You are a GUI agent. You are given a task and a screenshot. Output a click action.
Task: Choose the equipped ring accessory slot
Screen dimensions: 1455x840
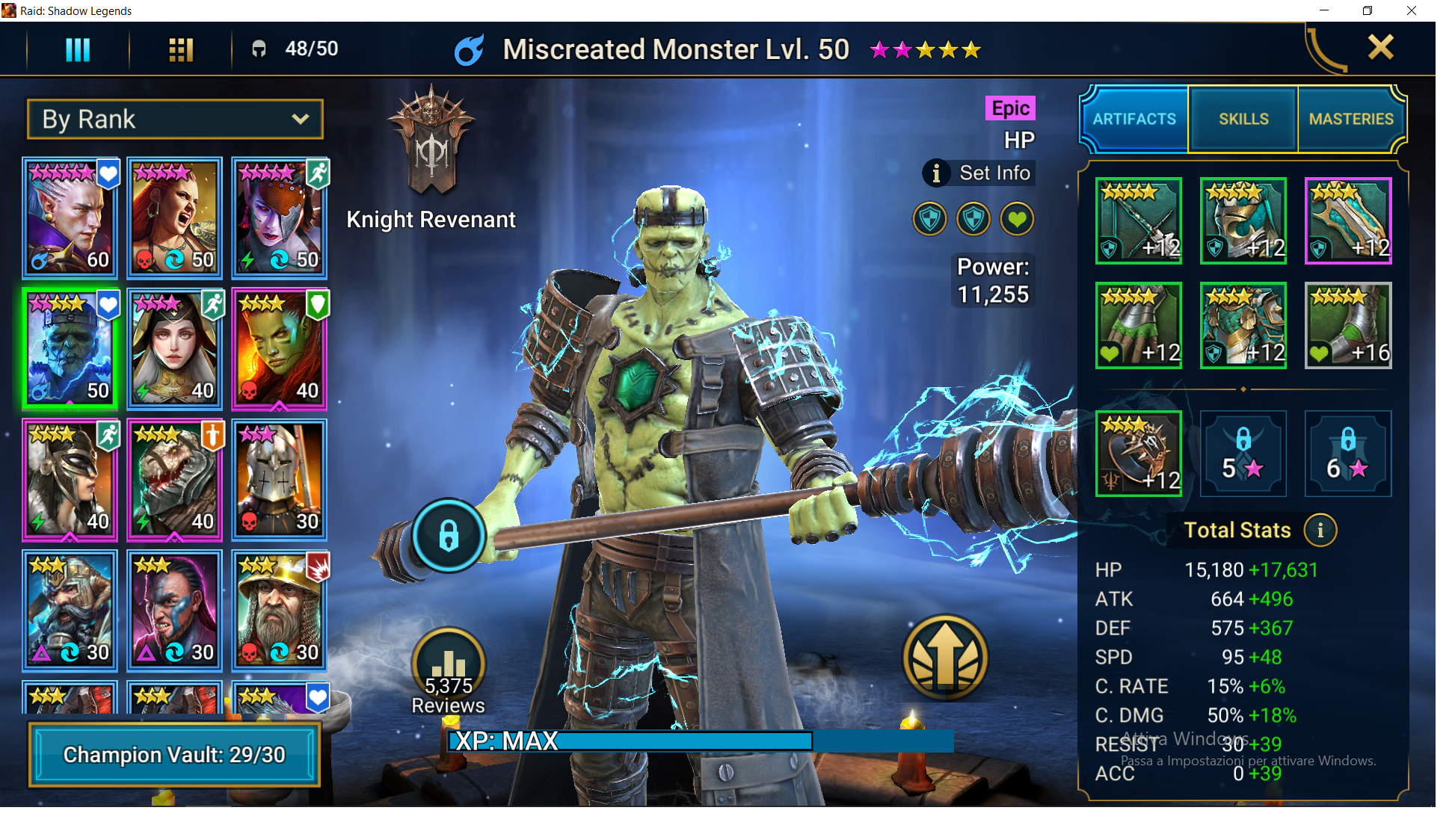click(x=1138, y=454)
